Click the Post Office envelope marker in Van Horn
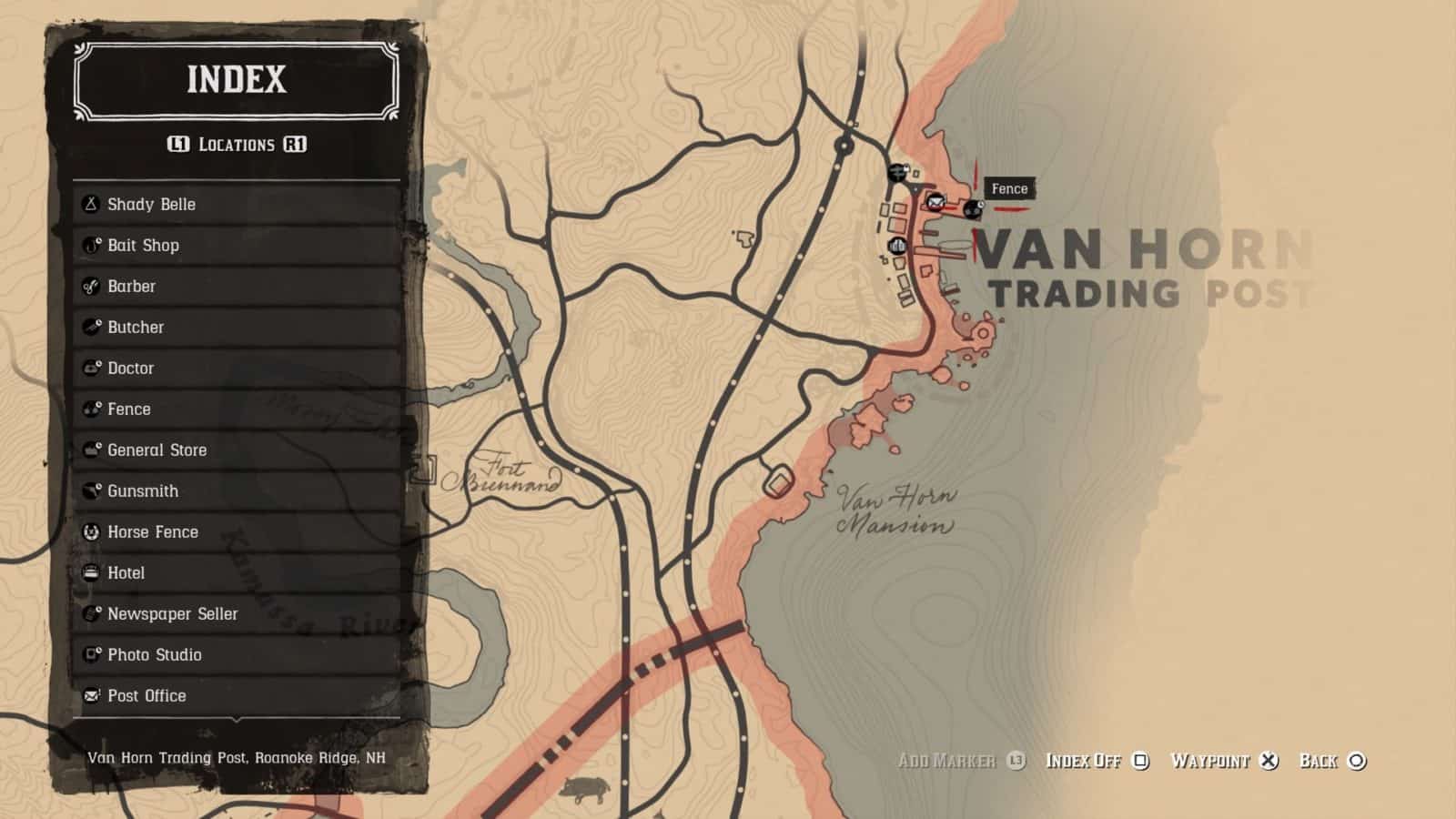This screenshot has height=819, width=1456. coord(935,204)
